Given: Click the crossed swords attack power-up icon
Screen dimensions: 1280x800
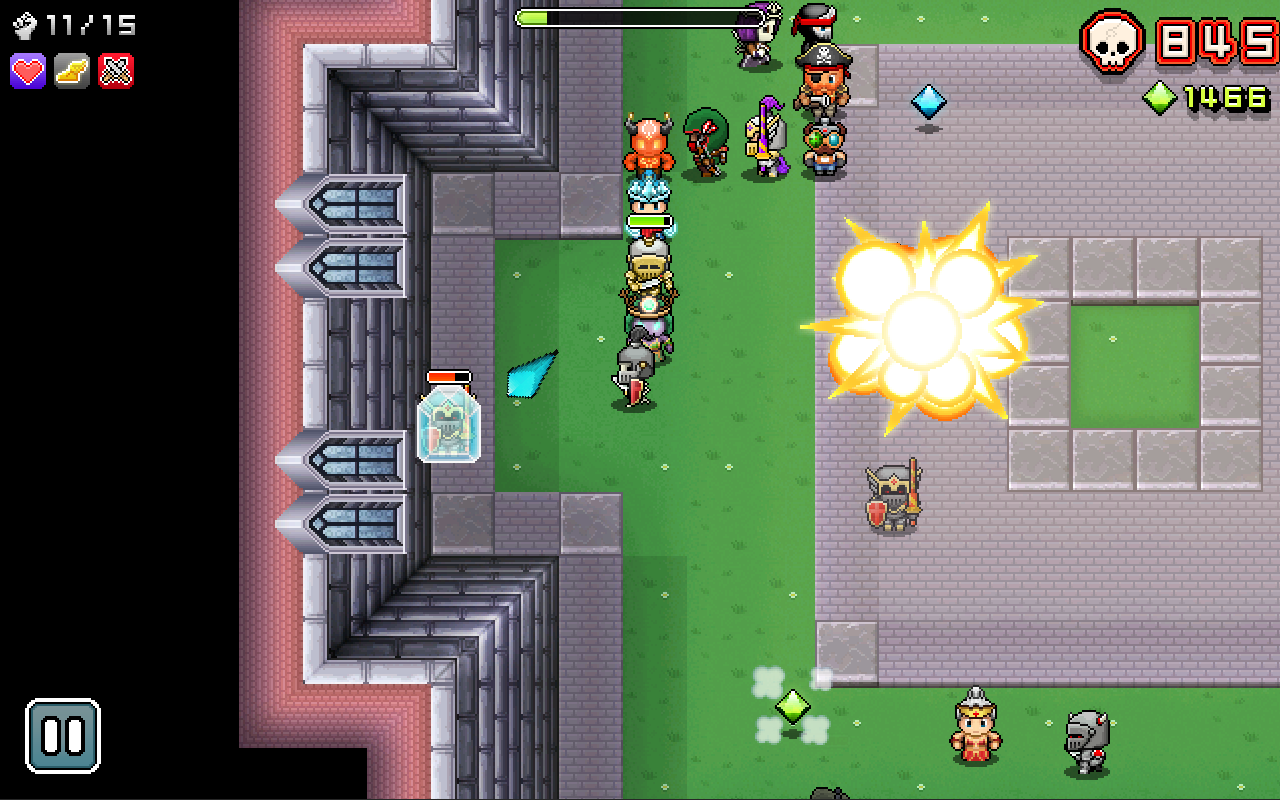Looking at the screenshot, I should [x=114, y=70].
